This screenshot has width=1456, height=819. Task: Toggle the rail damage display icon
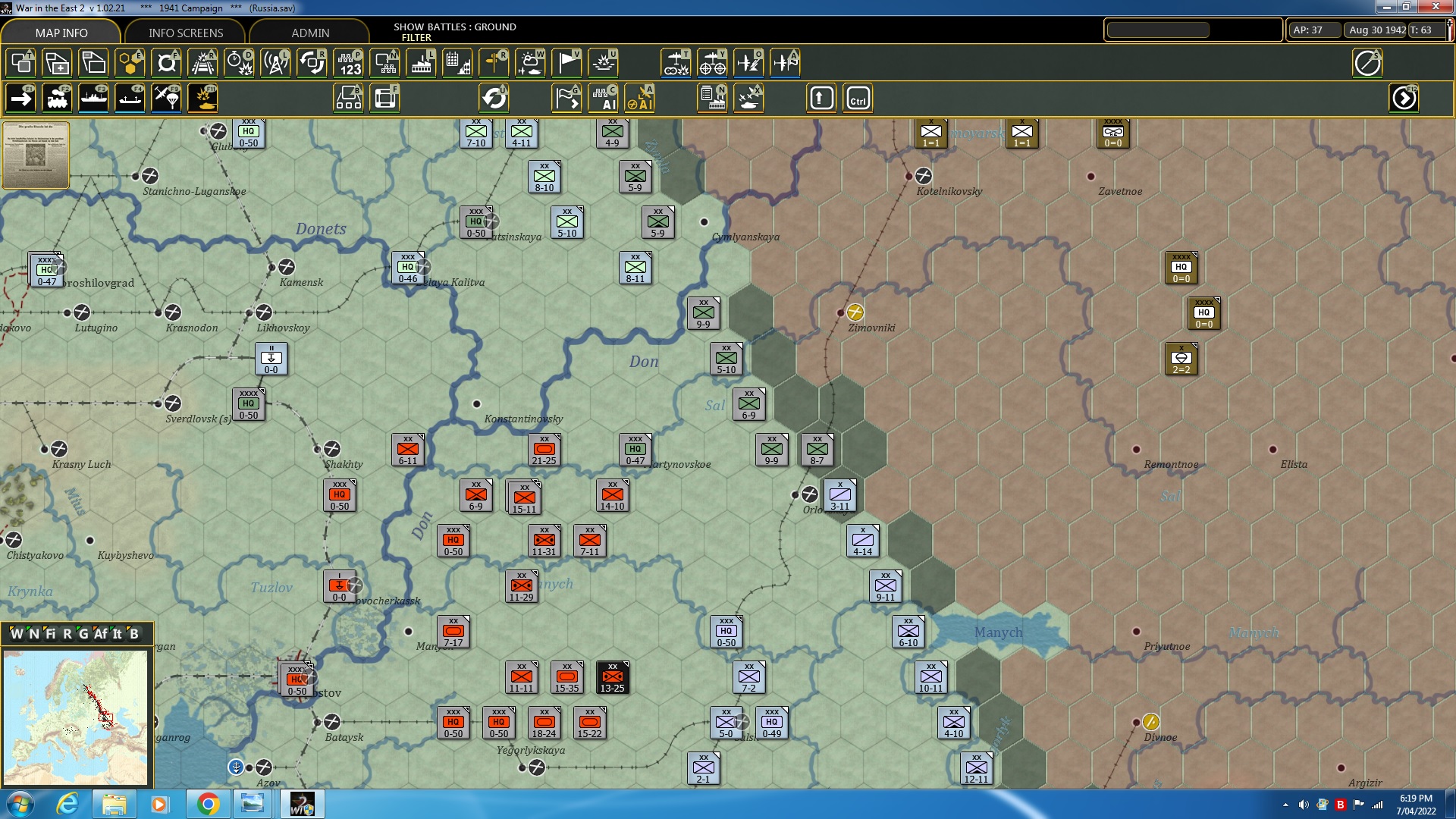[x=202, y=63]
